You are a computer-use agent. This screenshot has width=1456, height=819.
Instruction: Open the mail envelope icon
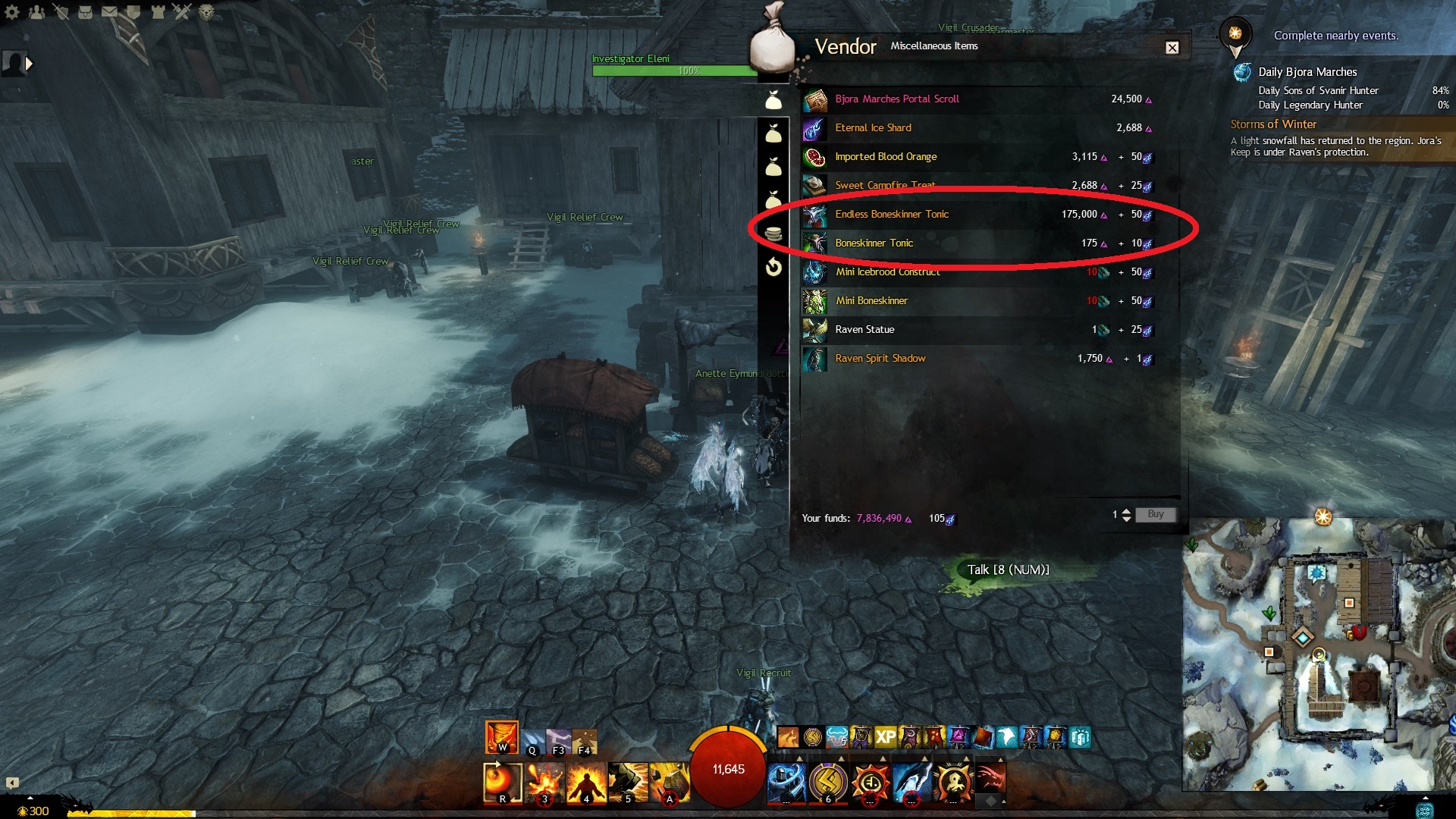[109, 12]
